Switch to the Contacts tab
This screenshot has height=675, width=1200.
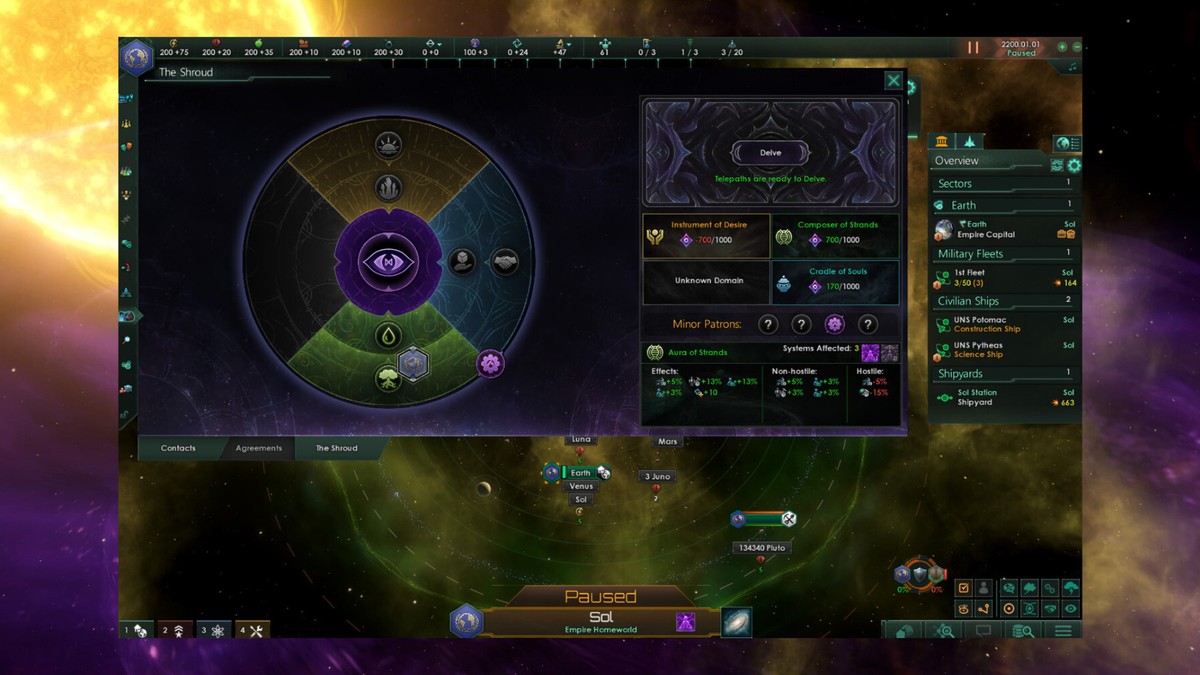[178, 448]
